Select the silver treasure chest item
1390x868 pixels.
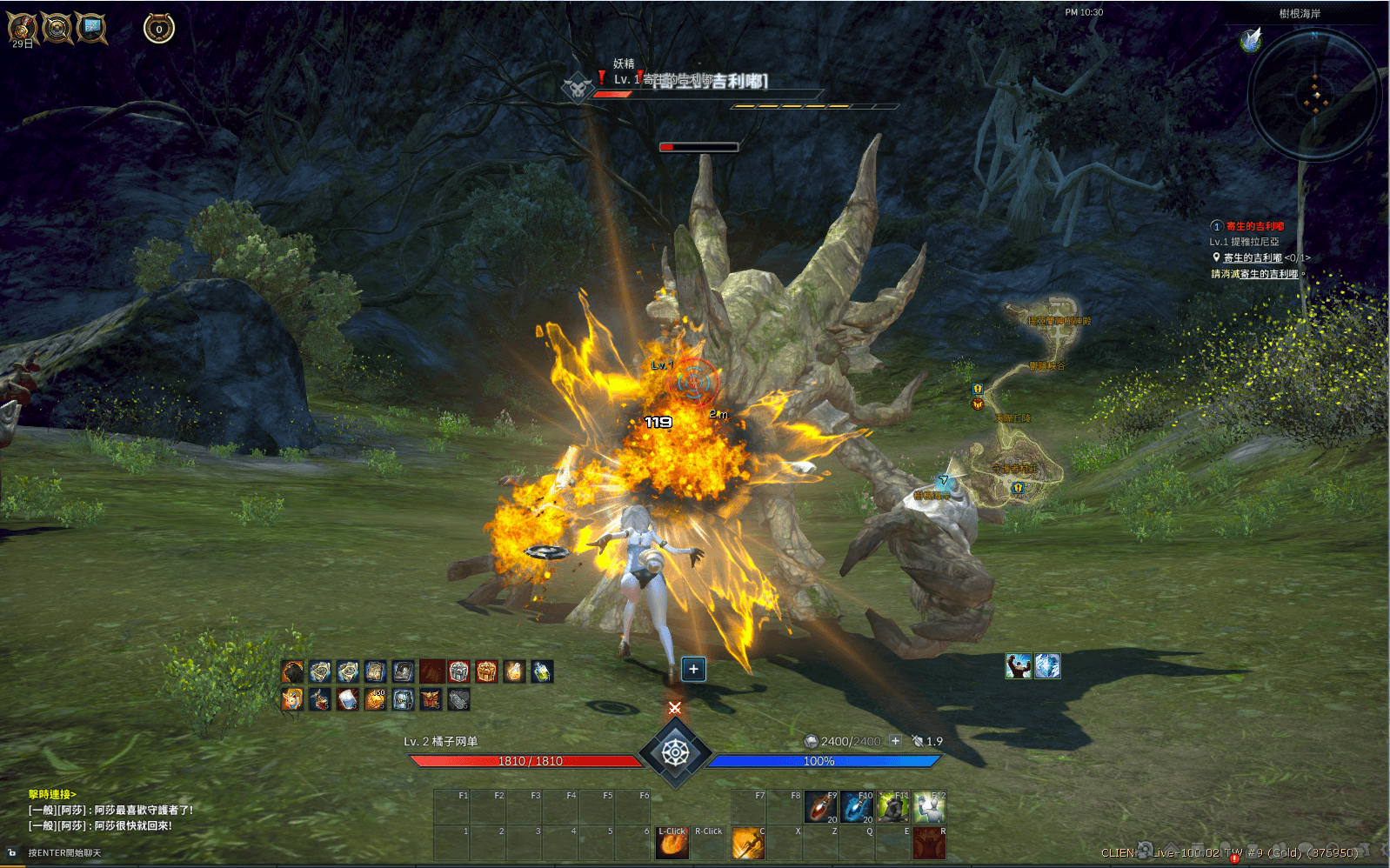click(x=458, y=671)
